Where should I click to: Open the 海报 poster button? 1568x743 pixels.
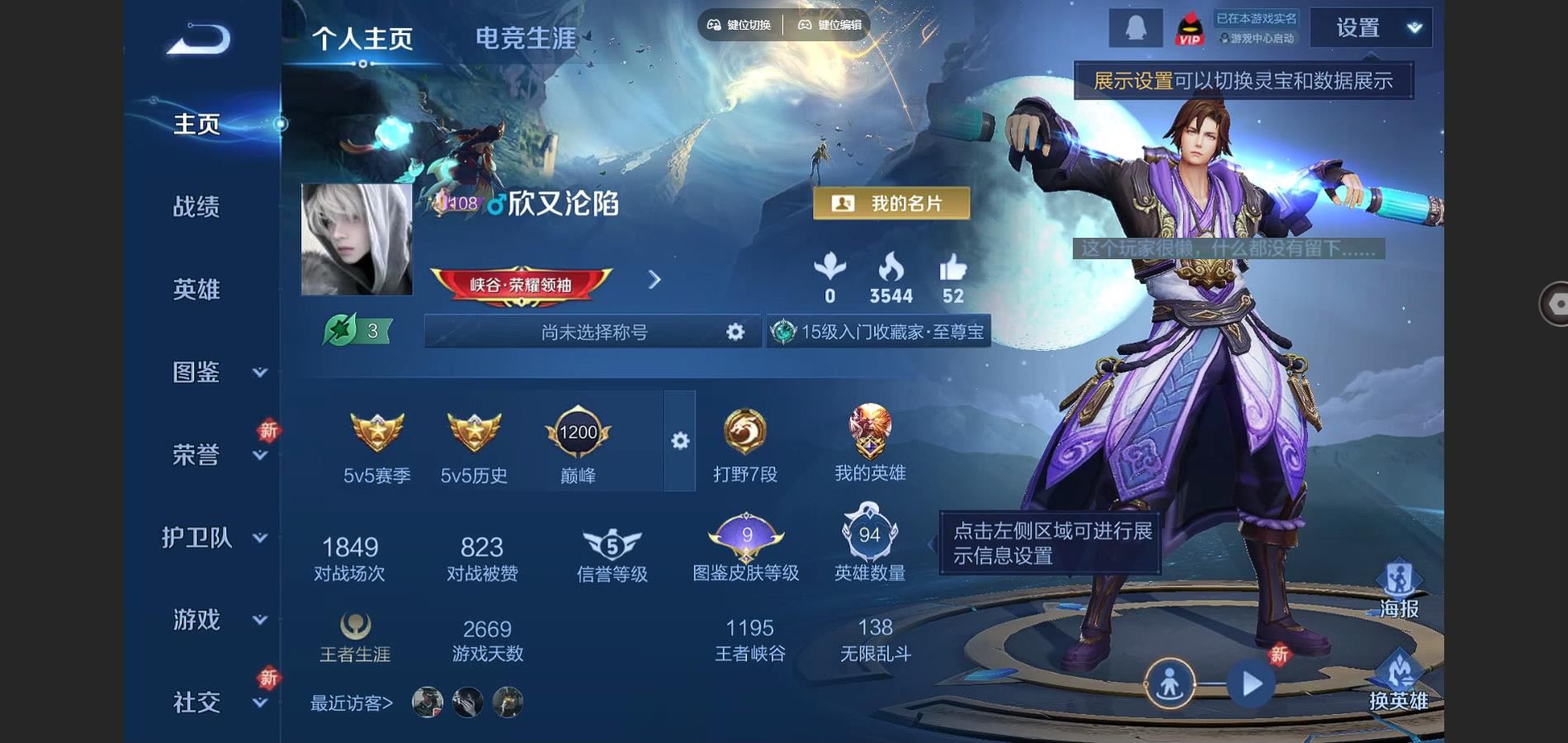(1399, 590)
